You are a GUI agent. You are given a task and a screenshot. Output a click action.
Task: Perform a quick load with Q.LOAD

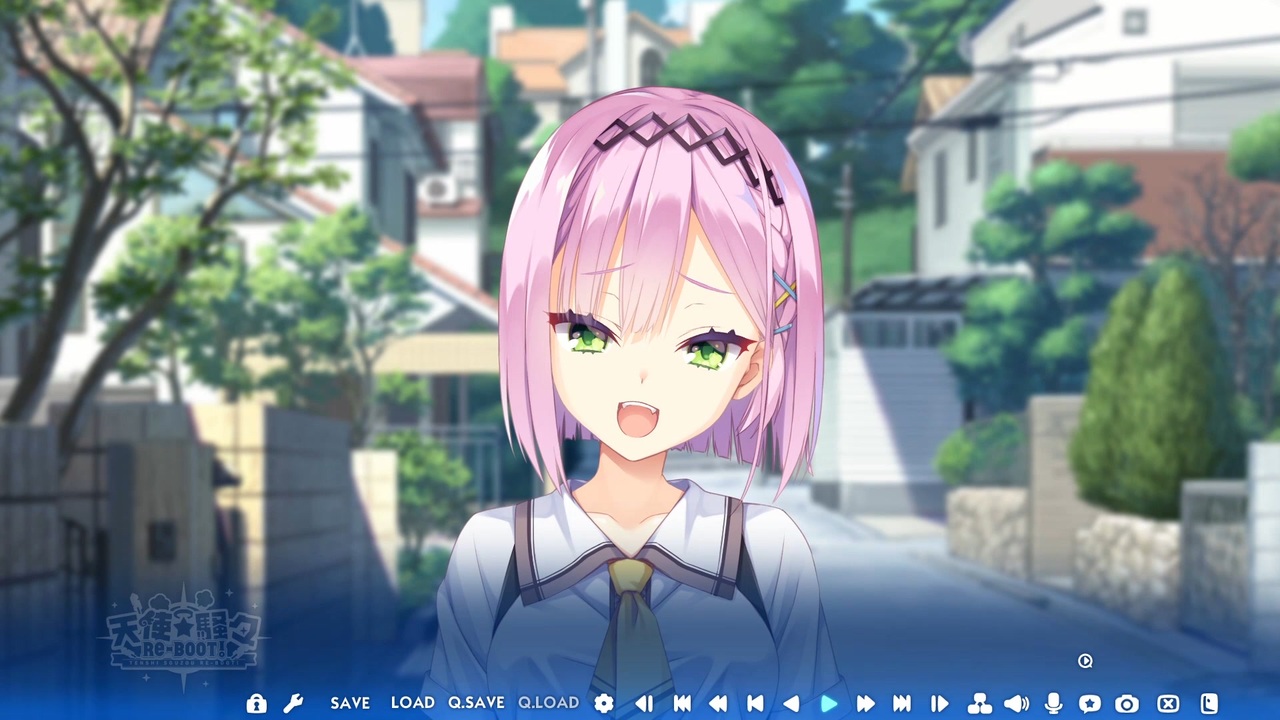[547, 703]
